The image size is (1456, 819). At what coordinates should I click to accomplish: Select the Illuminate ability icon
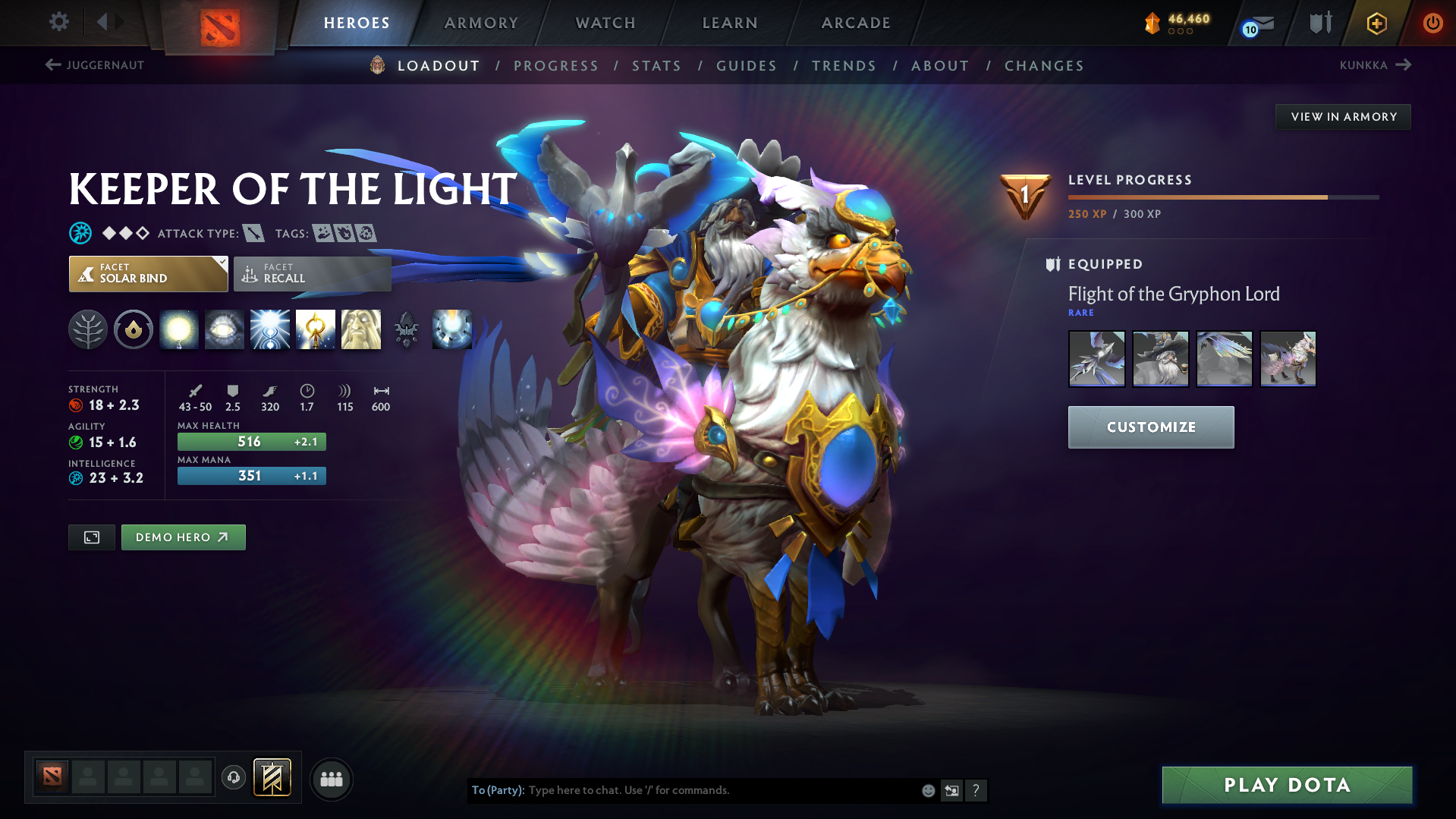tap(179, 329)
